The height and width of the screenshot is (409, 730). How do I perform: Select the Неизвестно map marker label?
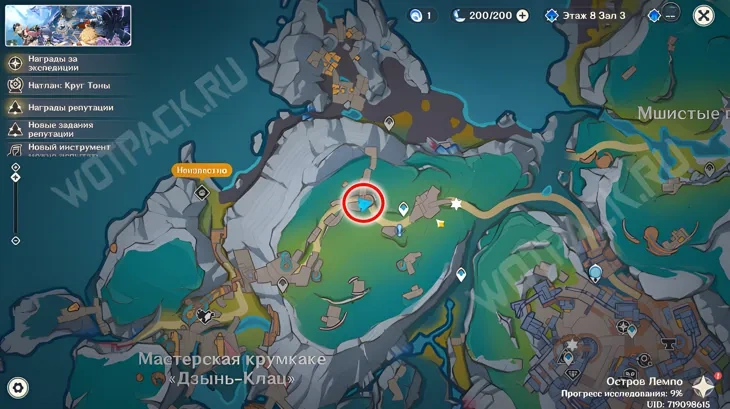202,170
